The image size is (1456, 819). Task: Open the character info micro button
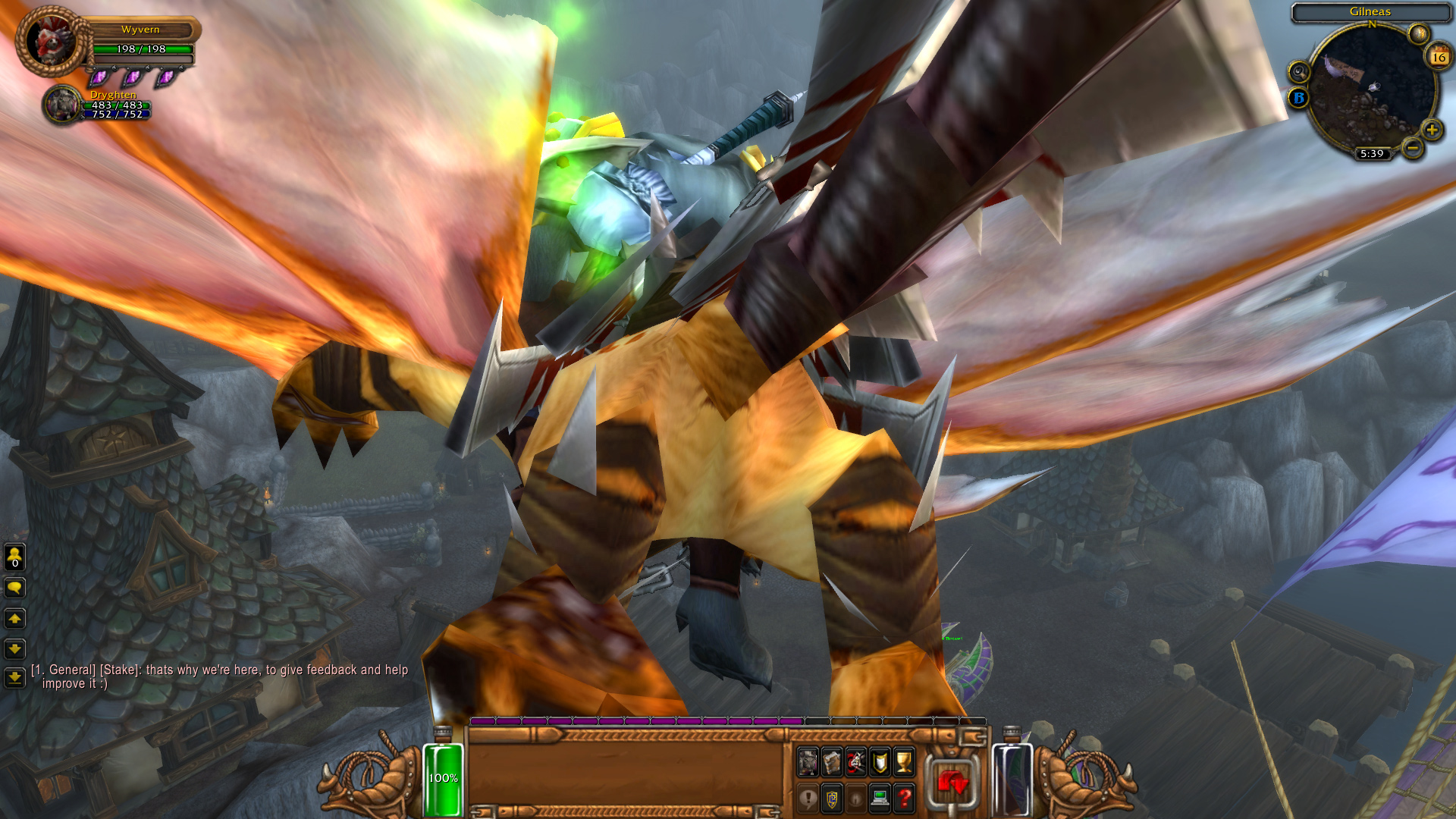point(808,762)
